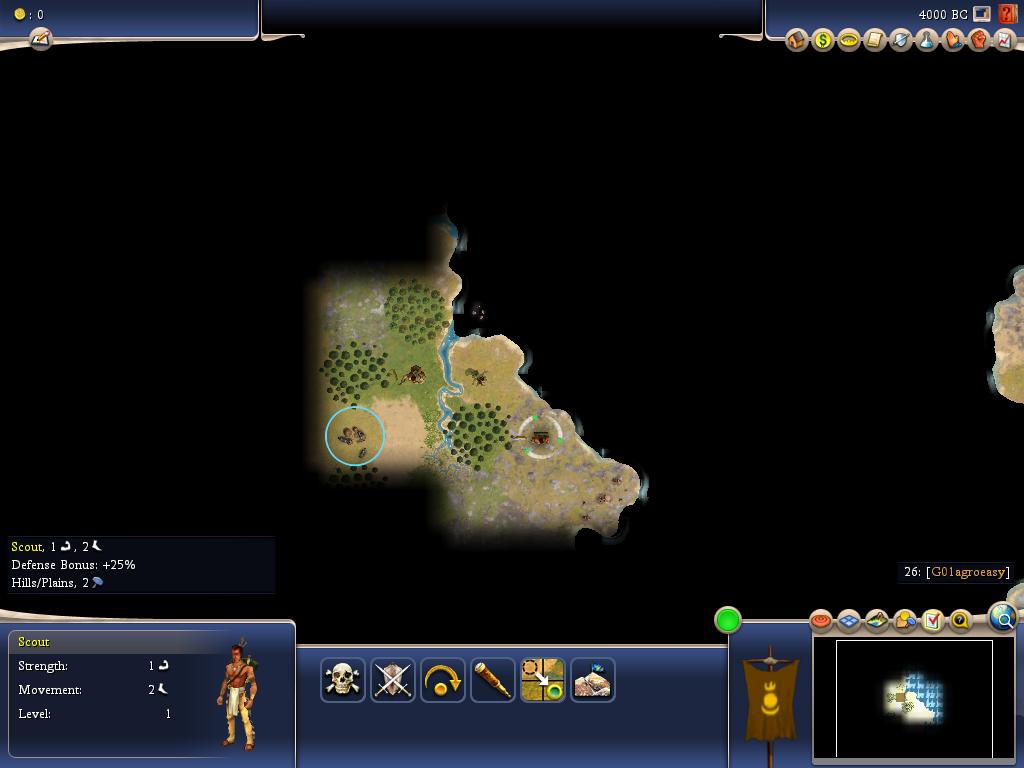Open the Info Screen graph icon

1003,40
